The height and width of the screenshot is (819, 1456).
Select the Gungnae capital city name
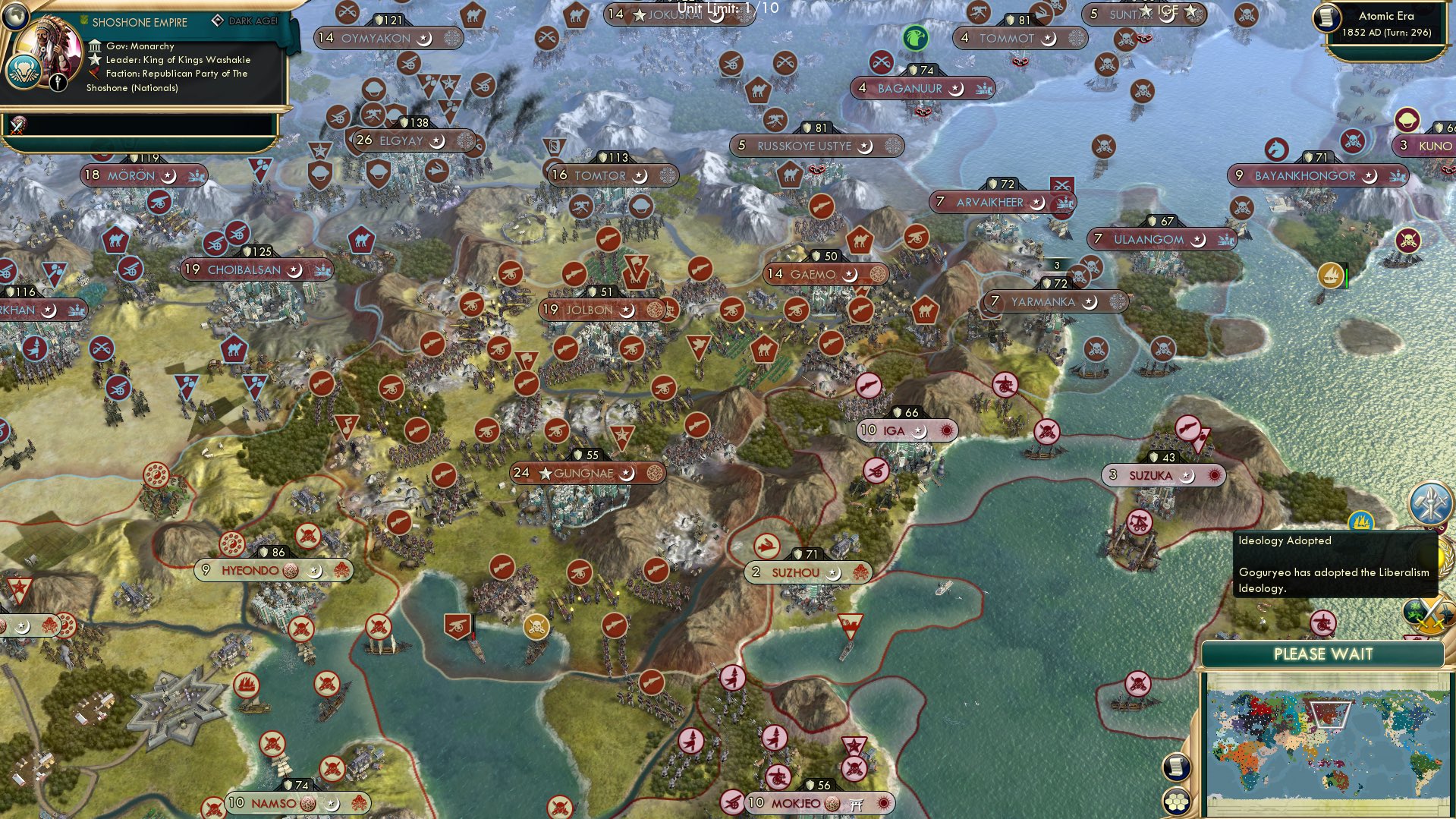tap(584, 473)
